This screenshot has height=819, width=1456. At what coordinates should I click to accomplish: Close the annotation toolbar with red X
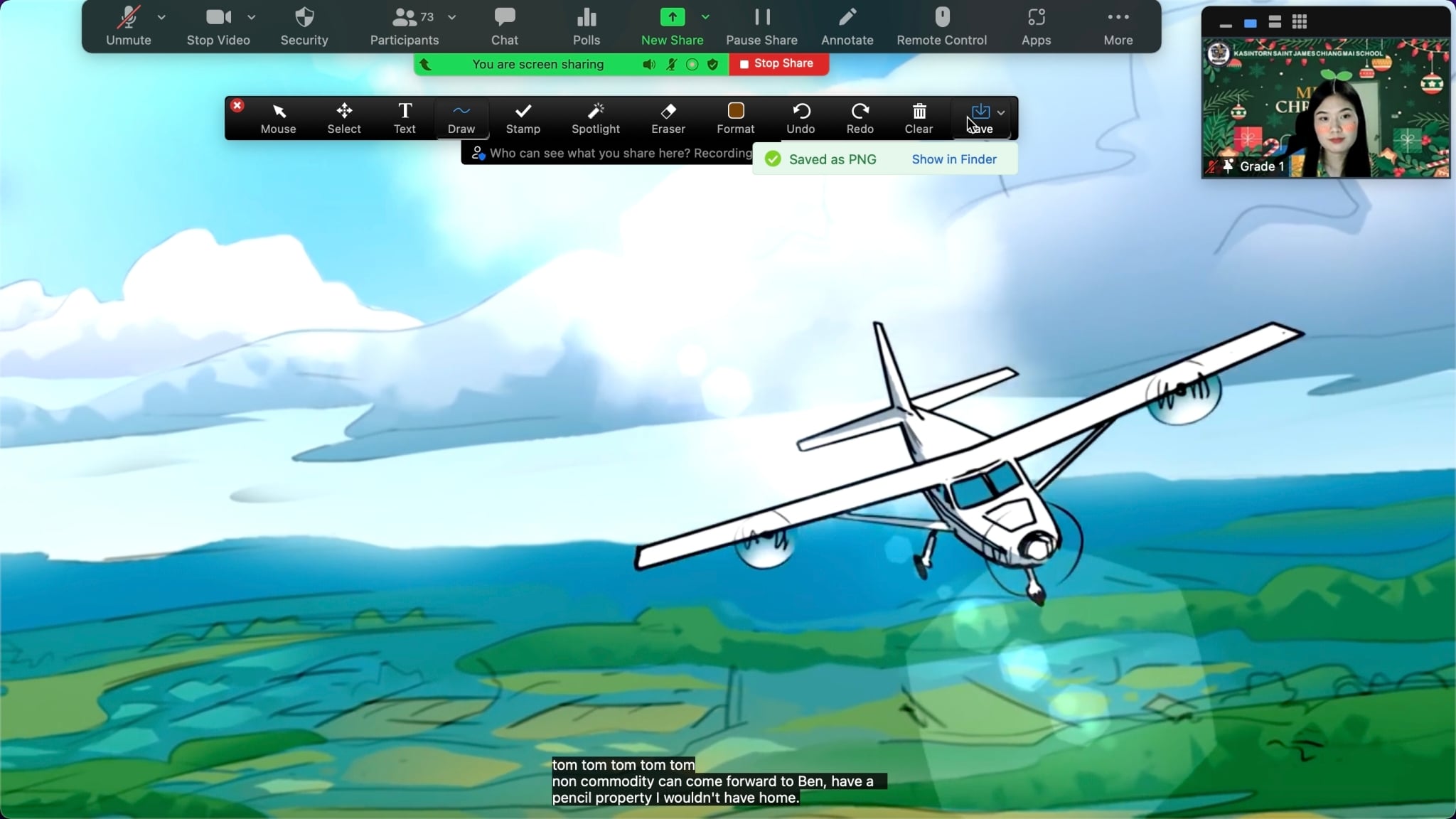[x=237, y=105]
